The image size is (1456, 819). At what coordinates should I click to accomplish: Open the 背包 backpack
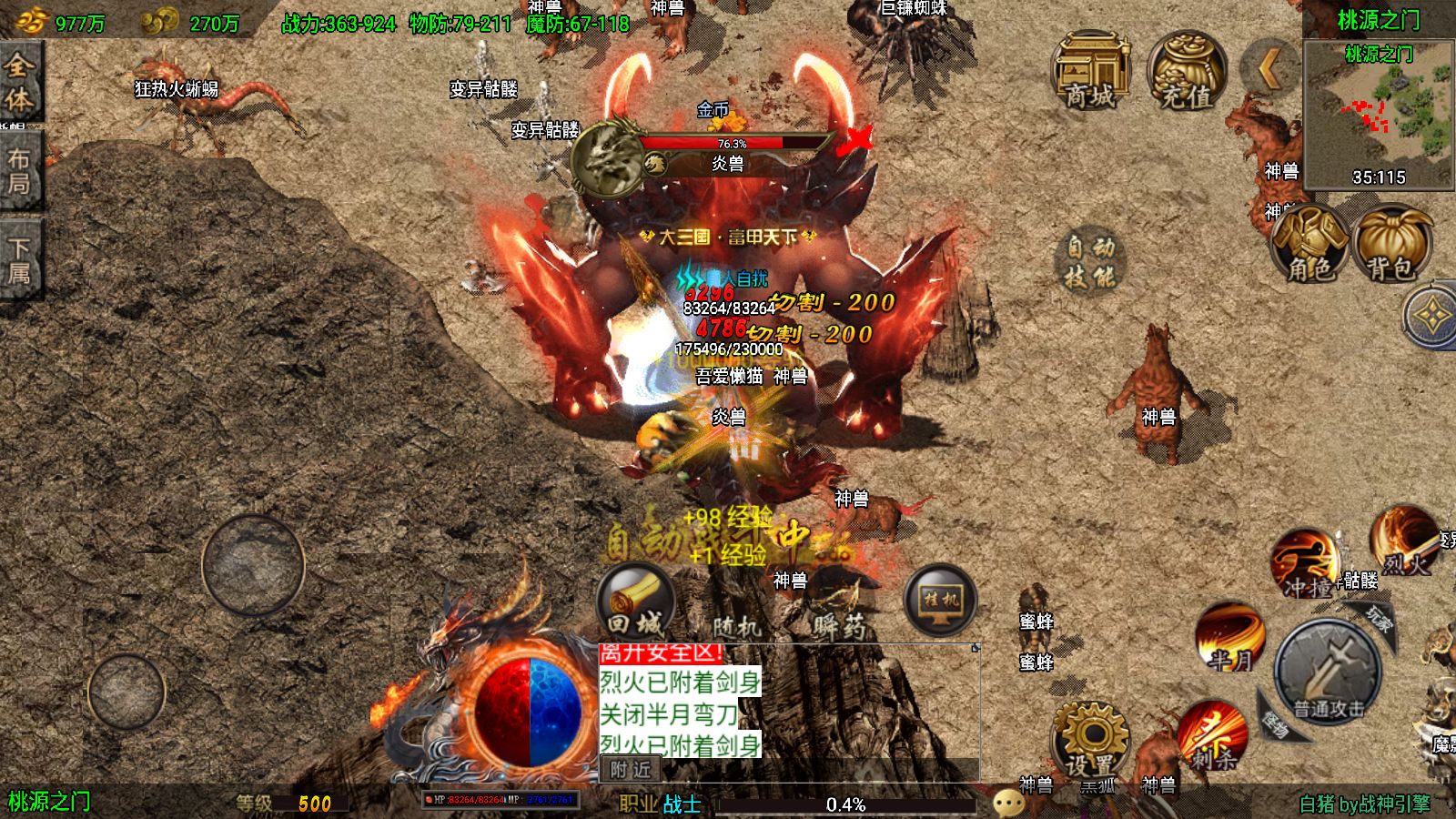[1391, 242]
